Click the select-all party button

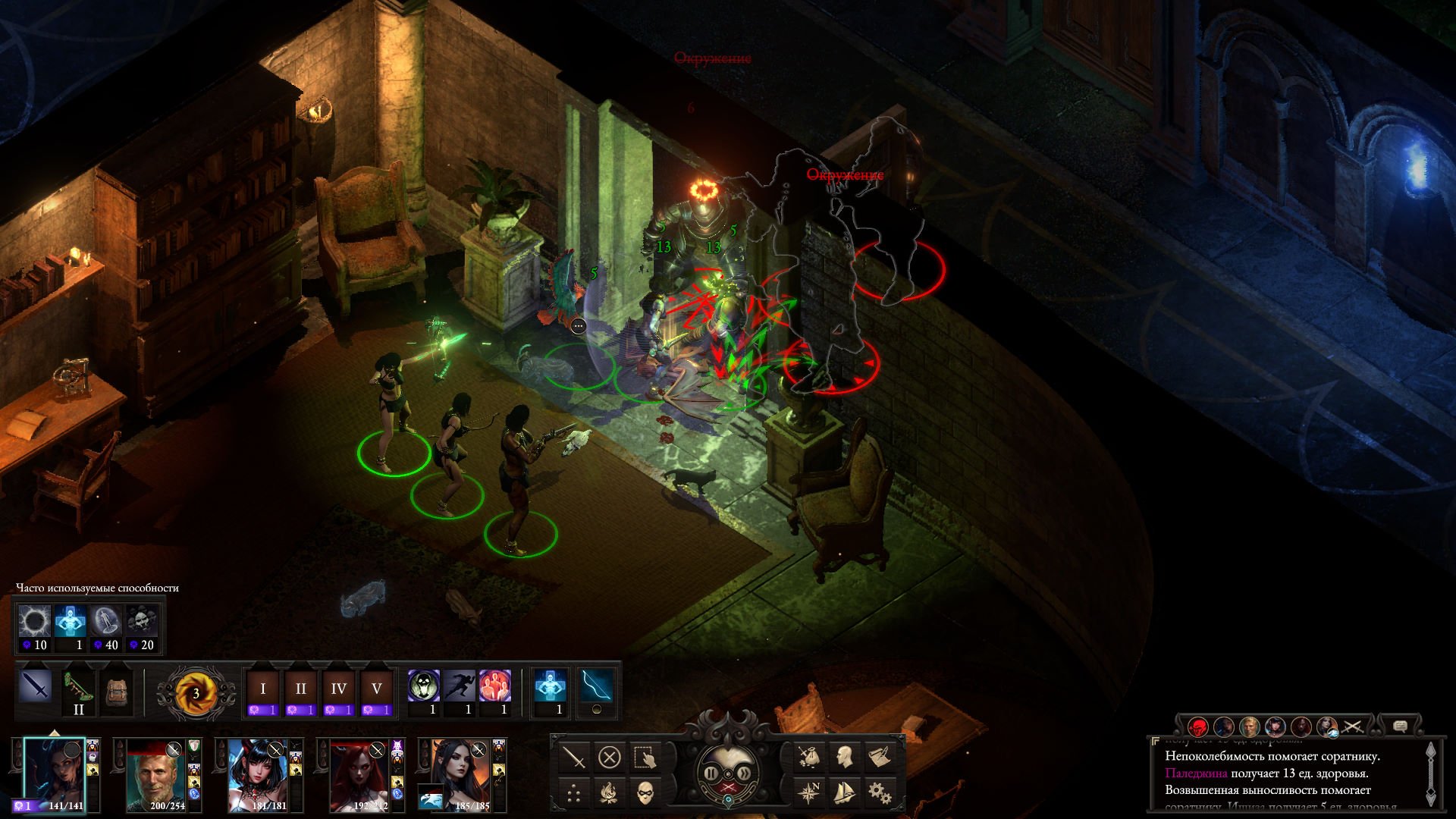645,757
